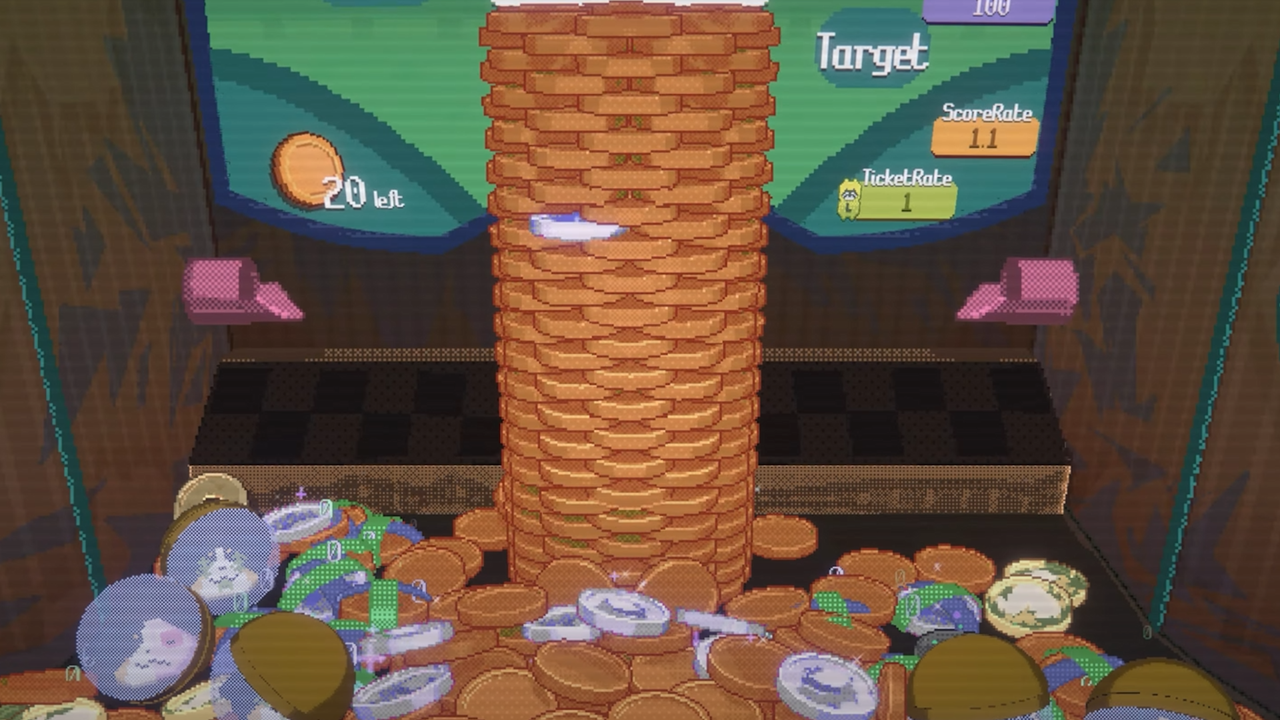
Task: Click the ScoreRate label text
Action: (987, 113)
